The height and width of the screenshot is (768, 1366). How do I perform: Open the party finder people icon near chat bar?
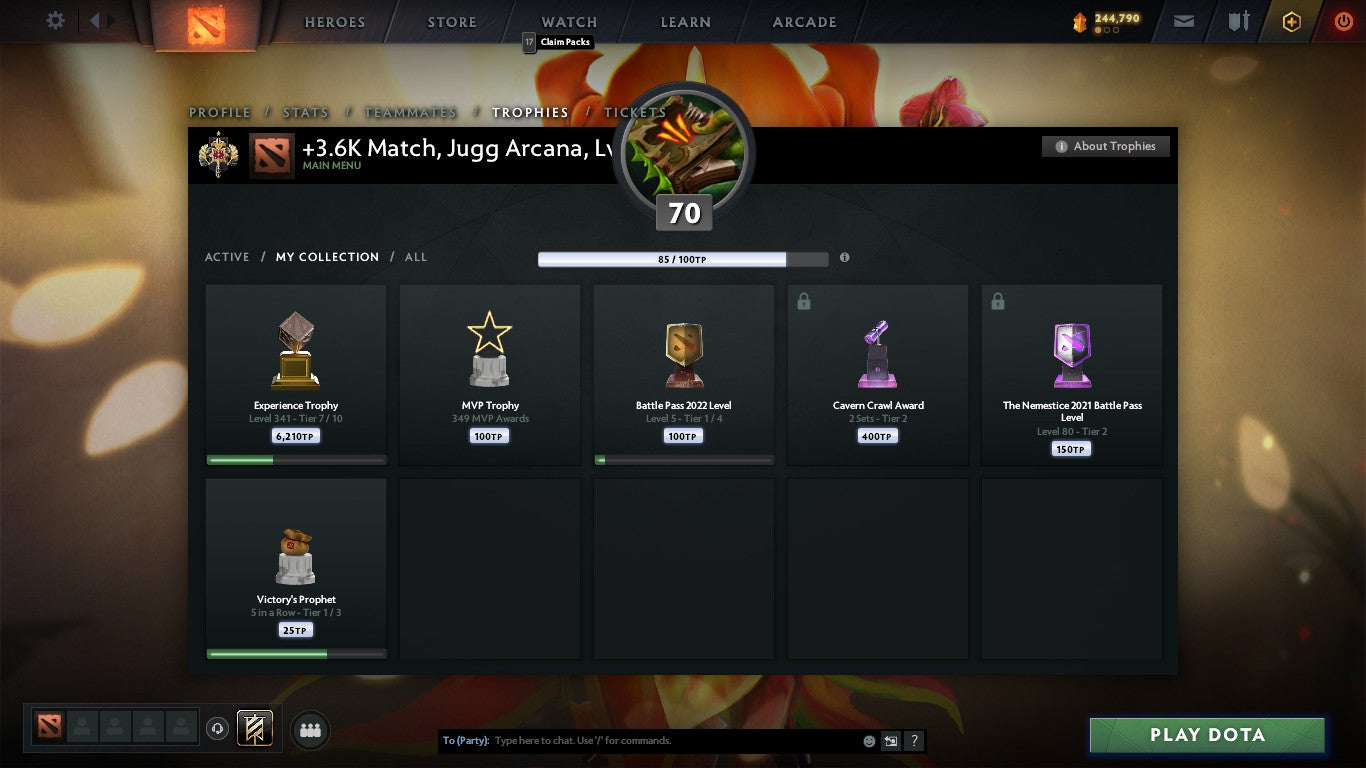[x=310, y=730]
